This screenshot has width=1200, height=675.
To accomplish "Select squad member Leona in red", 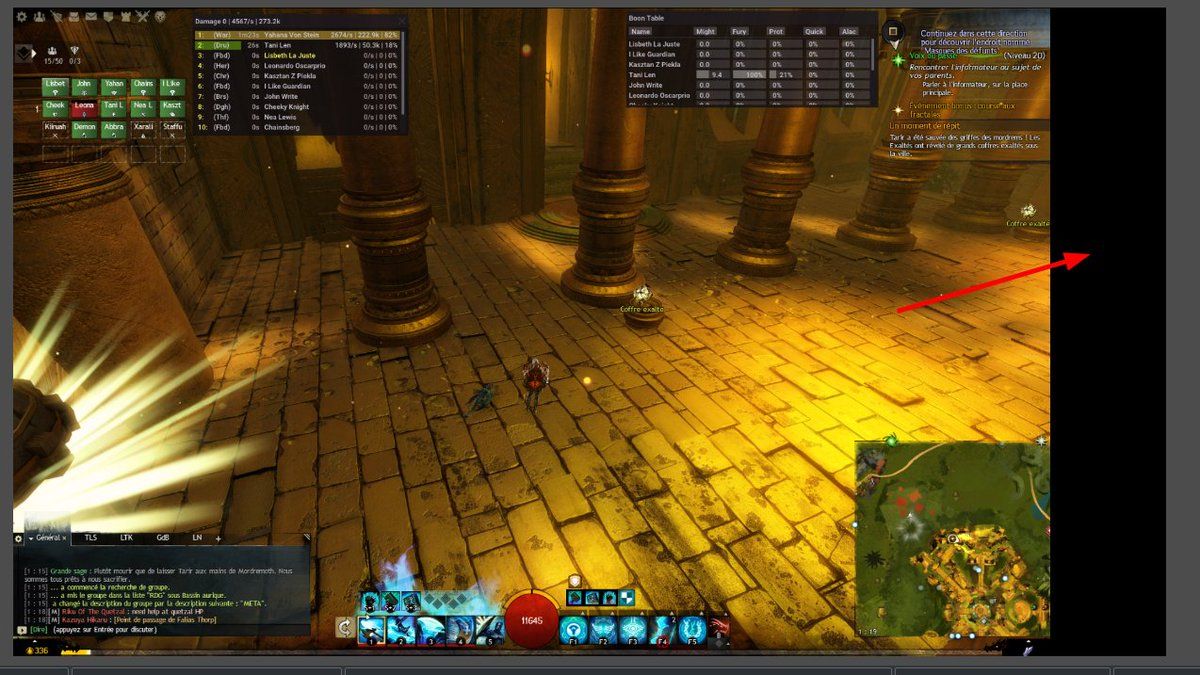I will [84, 106].
